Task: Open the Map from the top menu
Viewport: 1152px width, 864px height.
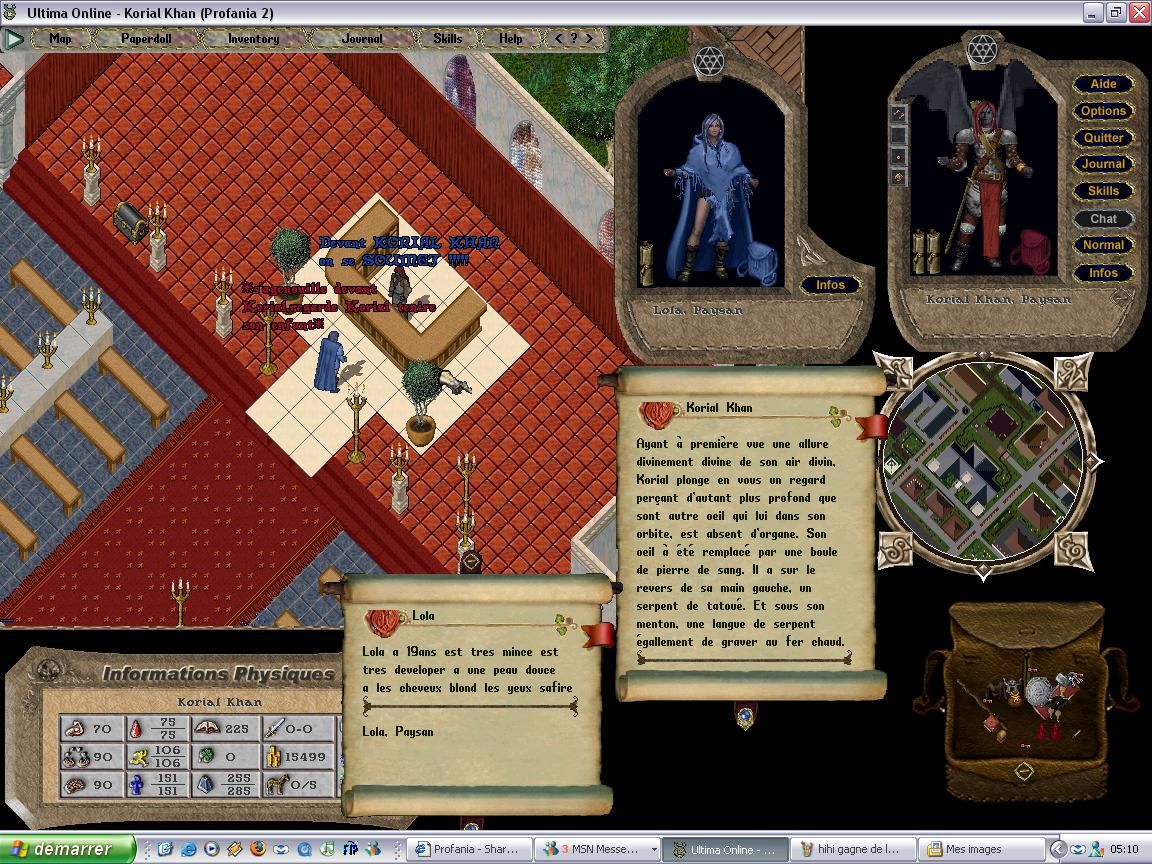Action: pos(61,39)
